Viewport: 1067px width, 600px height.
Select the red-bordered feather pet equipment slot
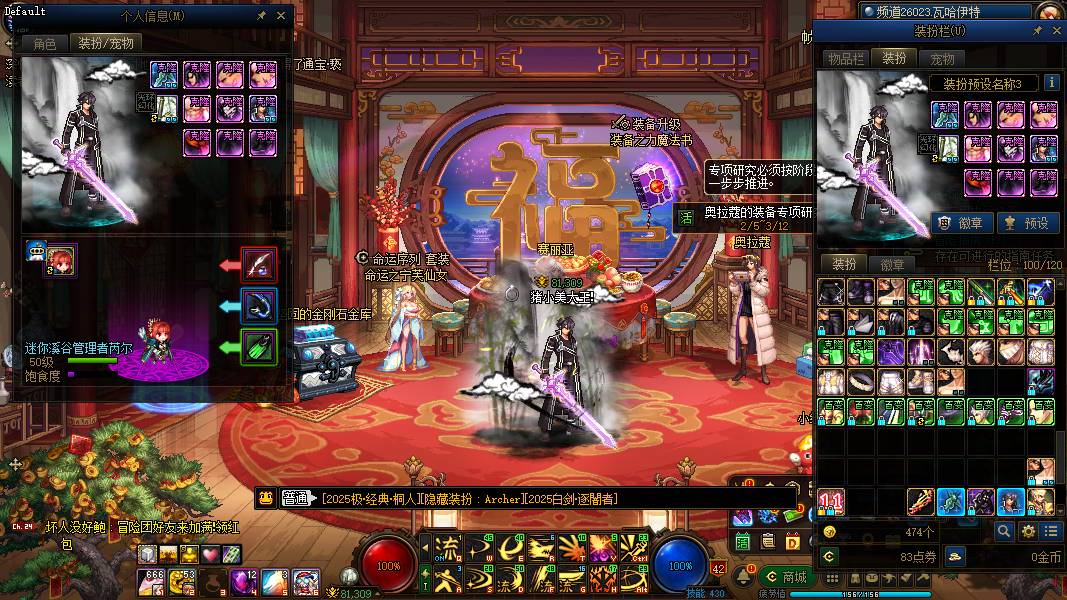259,265
